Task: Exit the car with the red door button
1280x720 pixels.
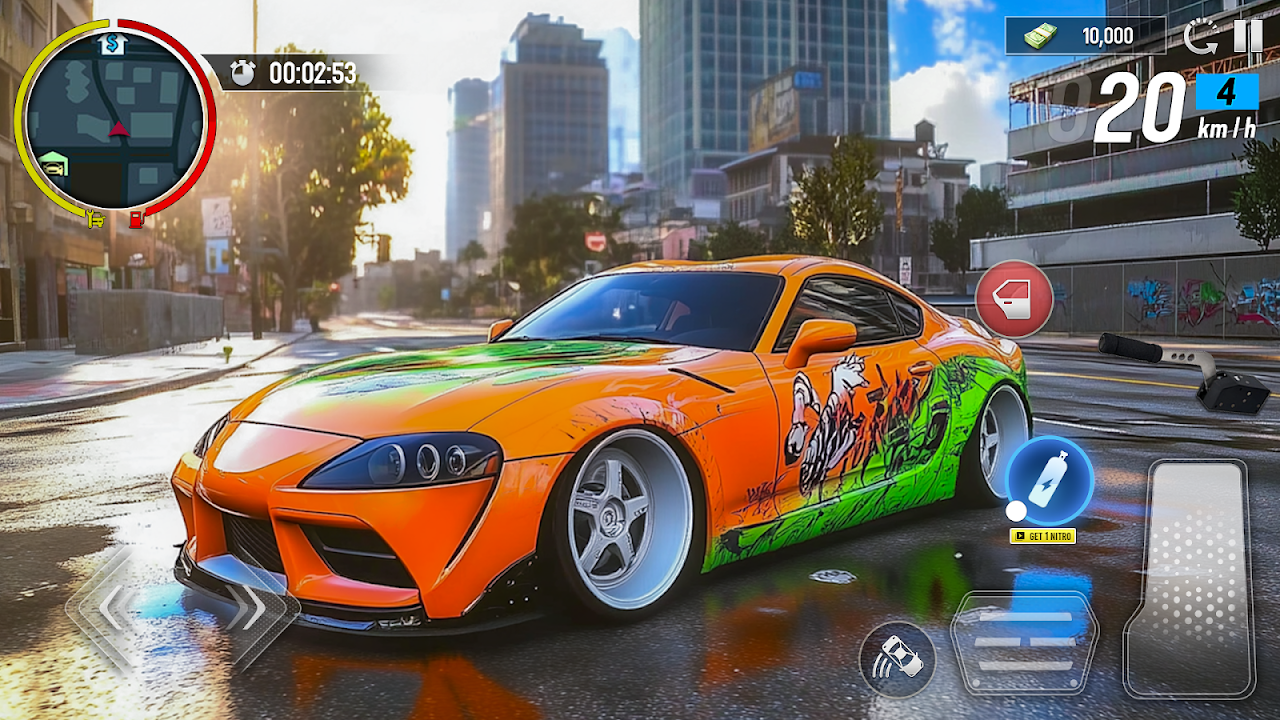Action: 1014,298
